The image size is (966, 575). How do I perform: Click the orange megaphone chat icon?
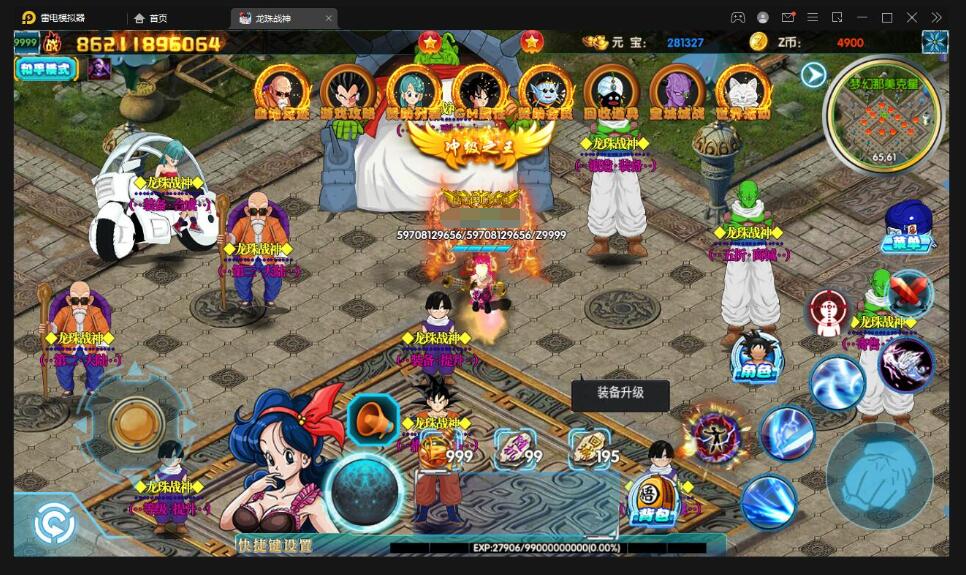(x=373, y=420)
